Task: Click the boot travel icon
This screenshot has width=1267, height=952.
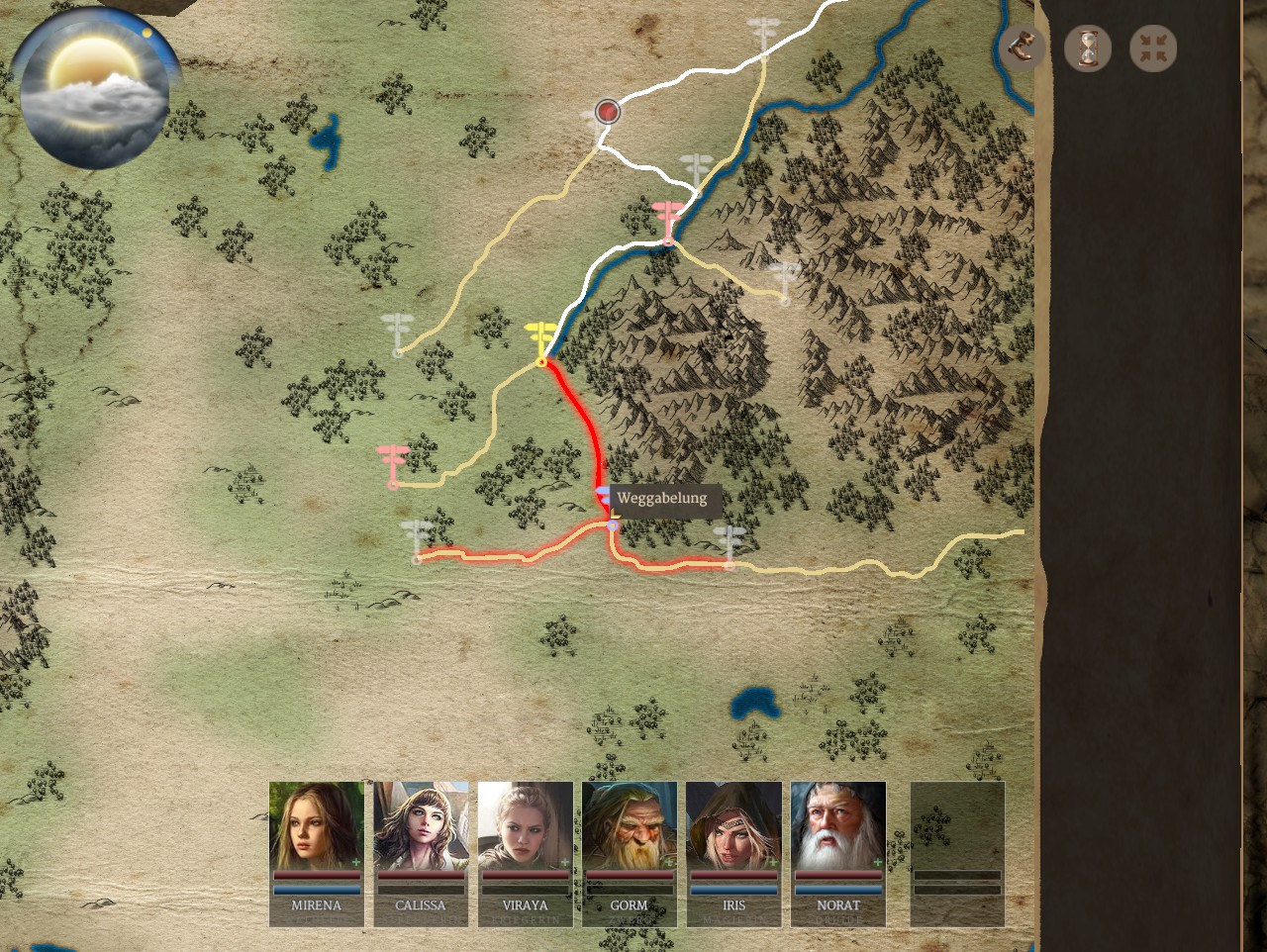Action: click(x=1022, y=48)
